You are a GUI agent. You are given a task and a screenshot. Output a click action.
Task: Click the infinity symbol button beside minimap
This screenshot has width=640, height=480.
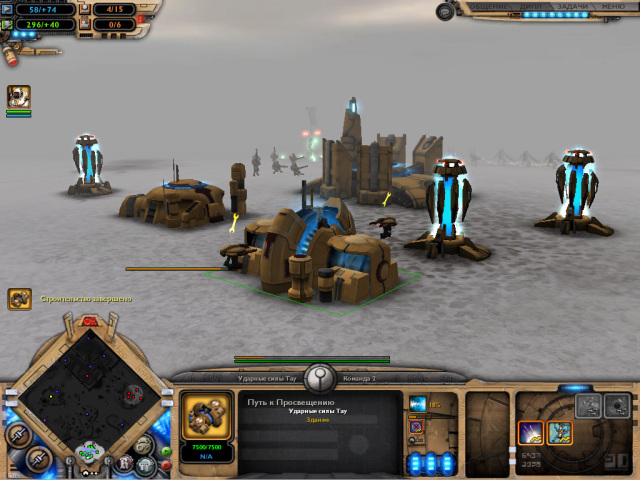145,444
